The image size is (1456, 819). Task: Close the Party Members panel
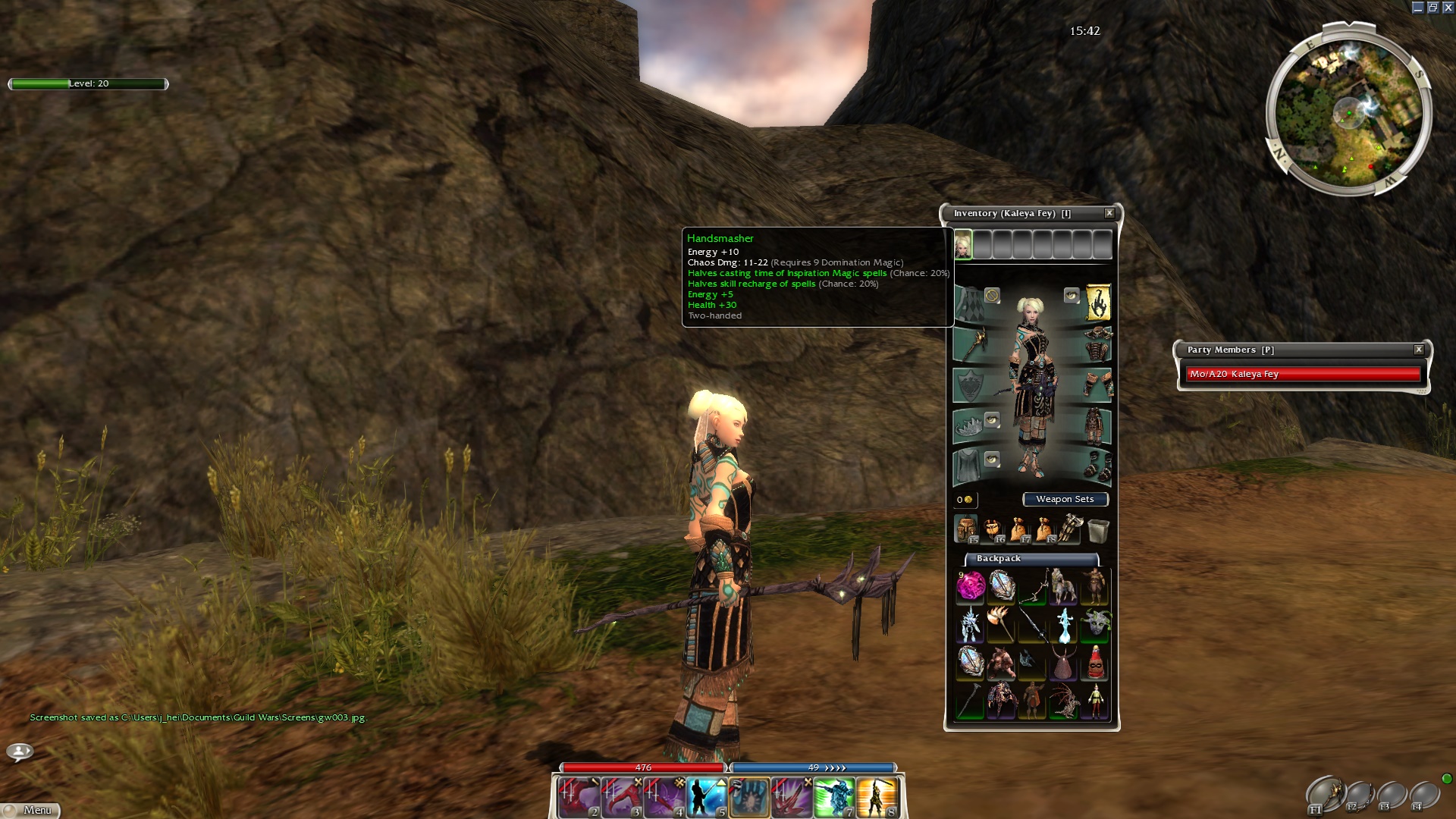click(x=1419, y=350)
